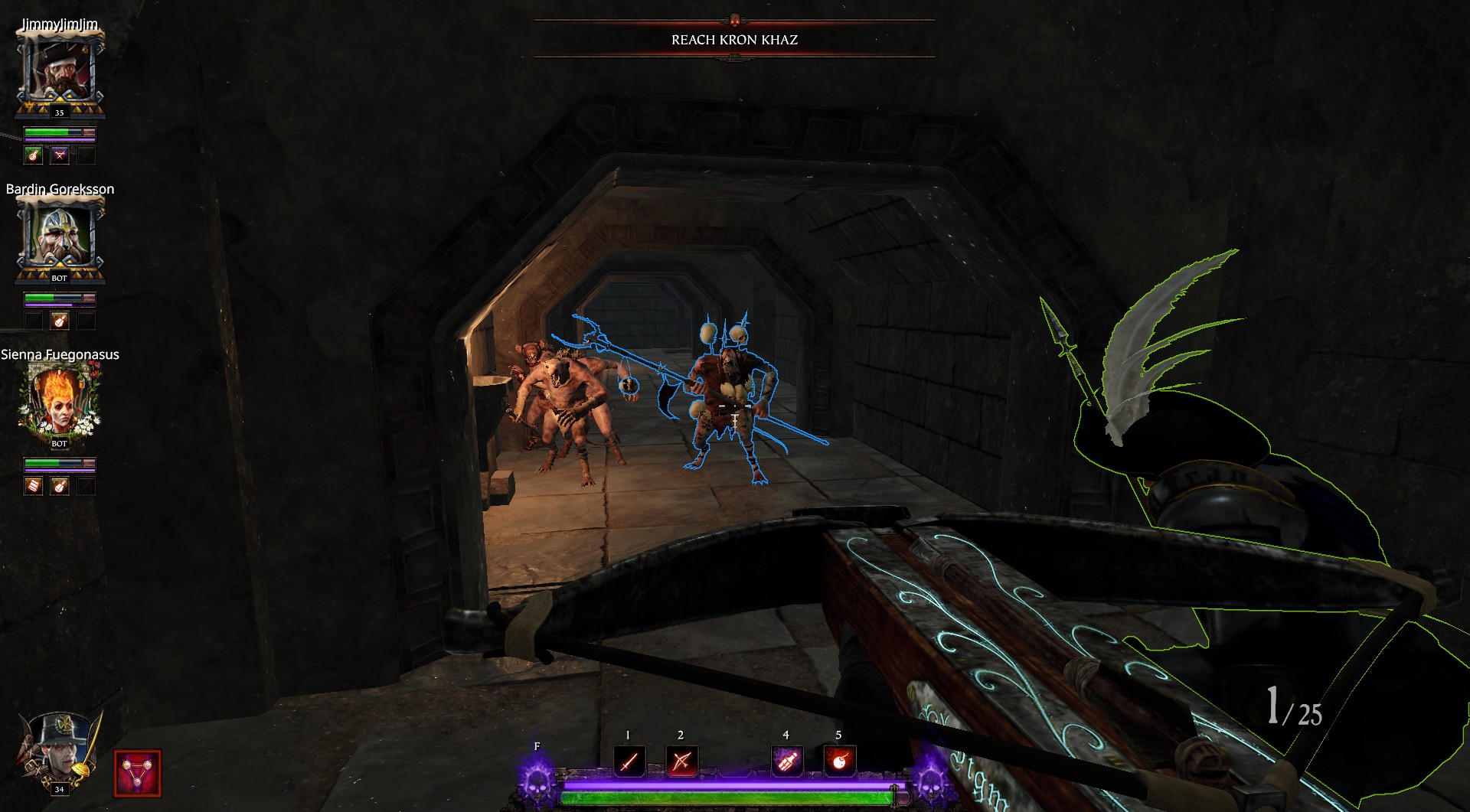Click Bardin's potion item icon

tap(60, 321)
